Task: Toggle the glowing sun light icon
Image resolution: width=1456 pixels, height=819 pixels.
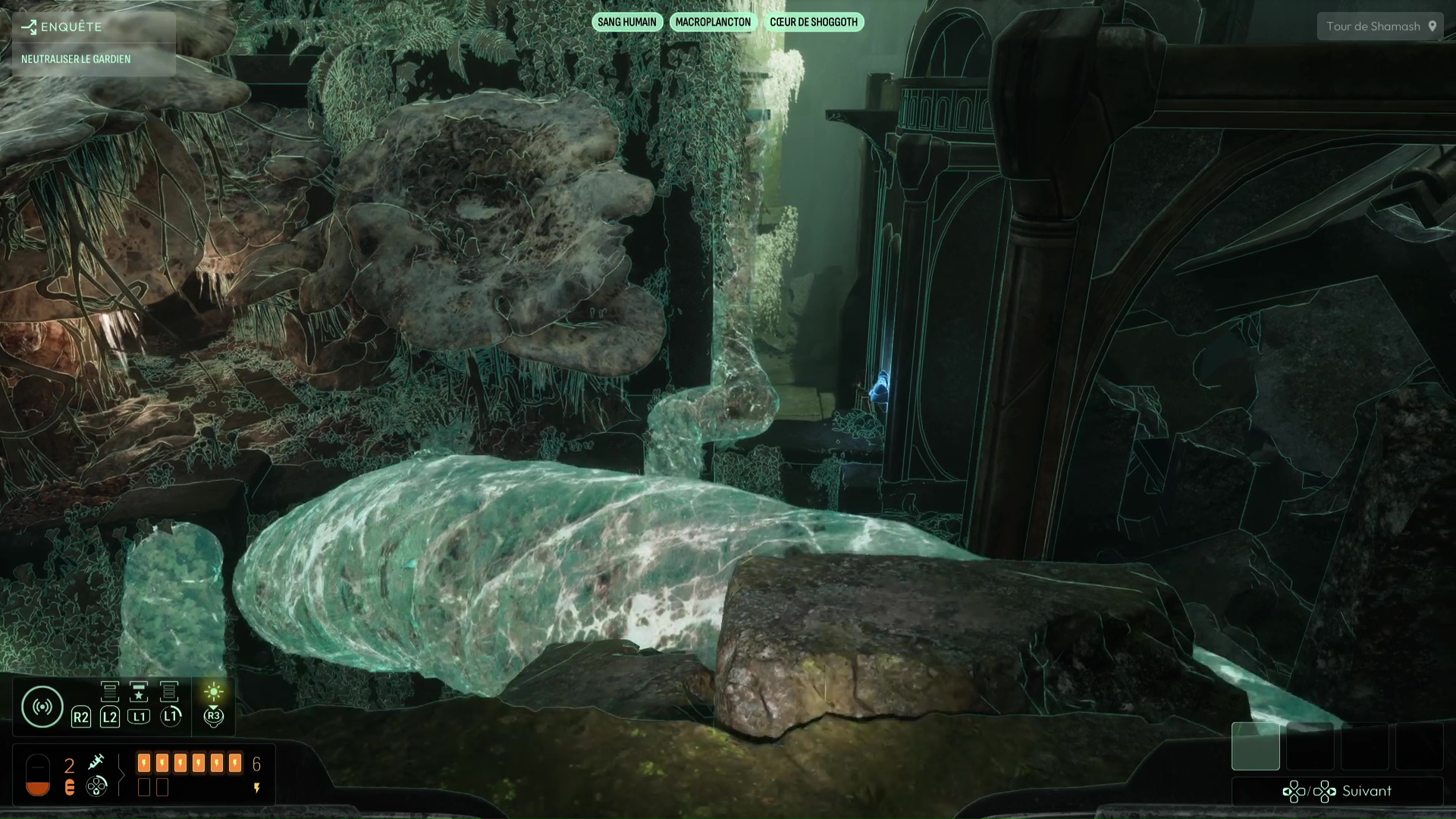Action: tap(214, 691)
